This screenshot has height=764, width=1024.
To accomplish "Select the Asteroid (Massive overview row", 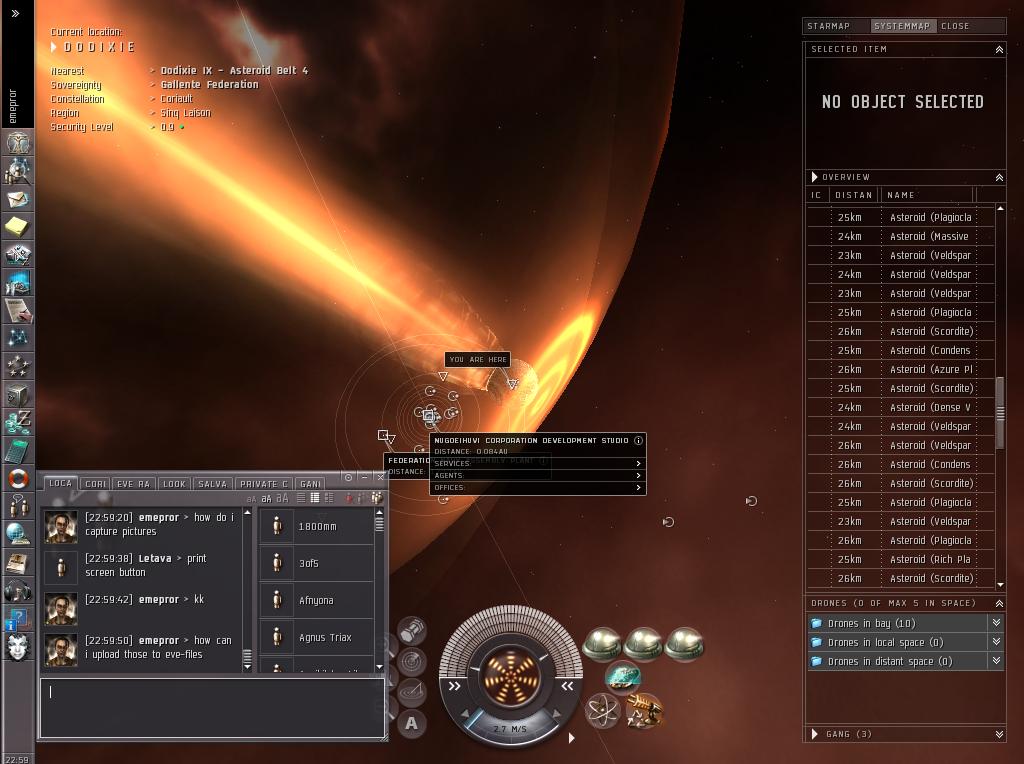I will [928, 237].
